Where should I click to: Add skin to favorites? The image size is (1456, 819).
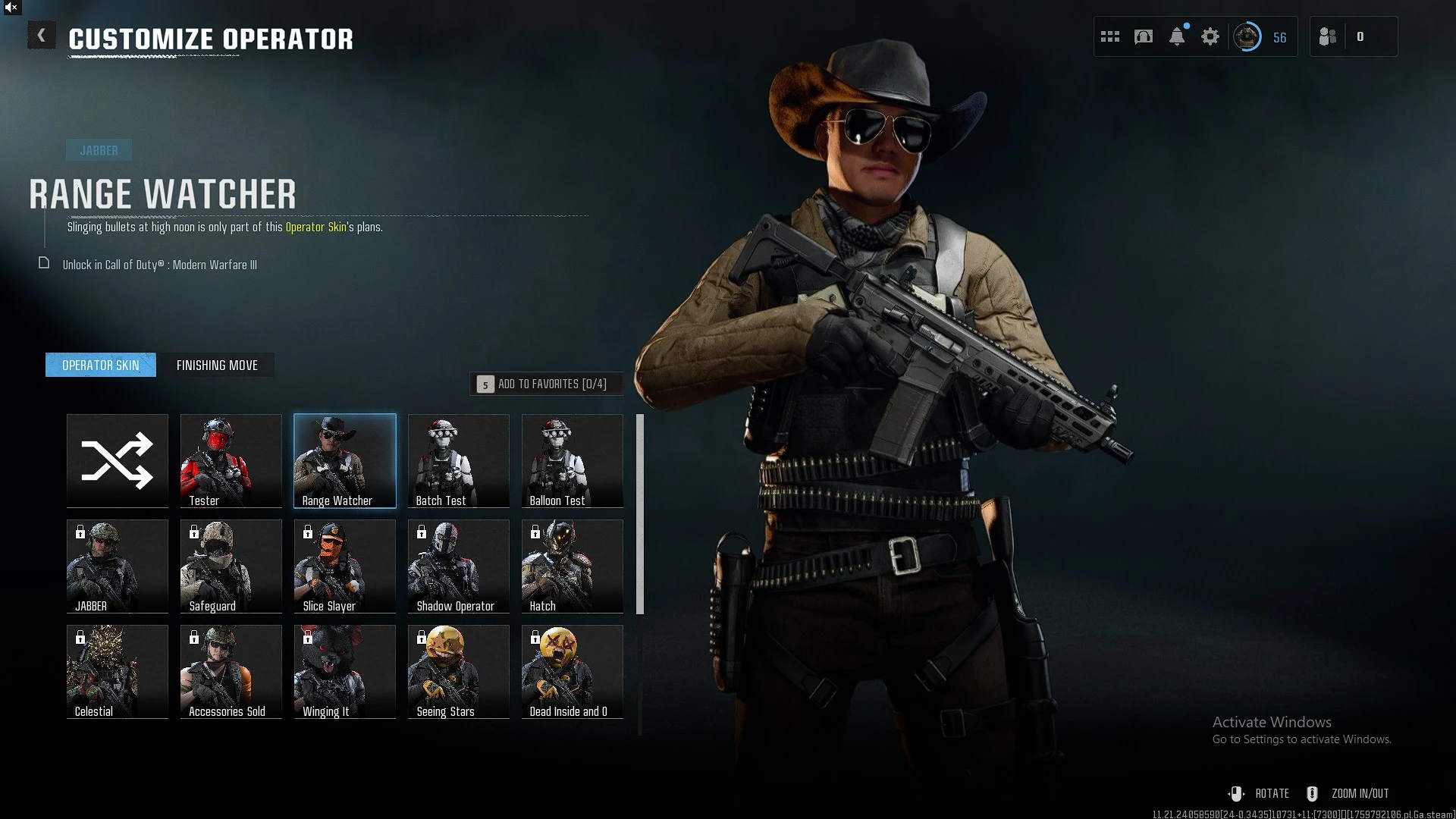pyautogui.click(x=546, y=384)
